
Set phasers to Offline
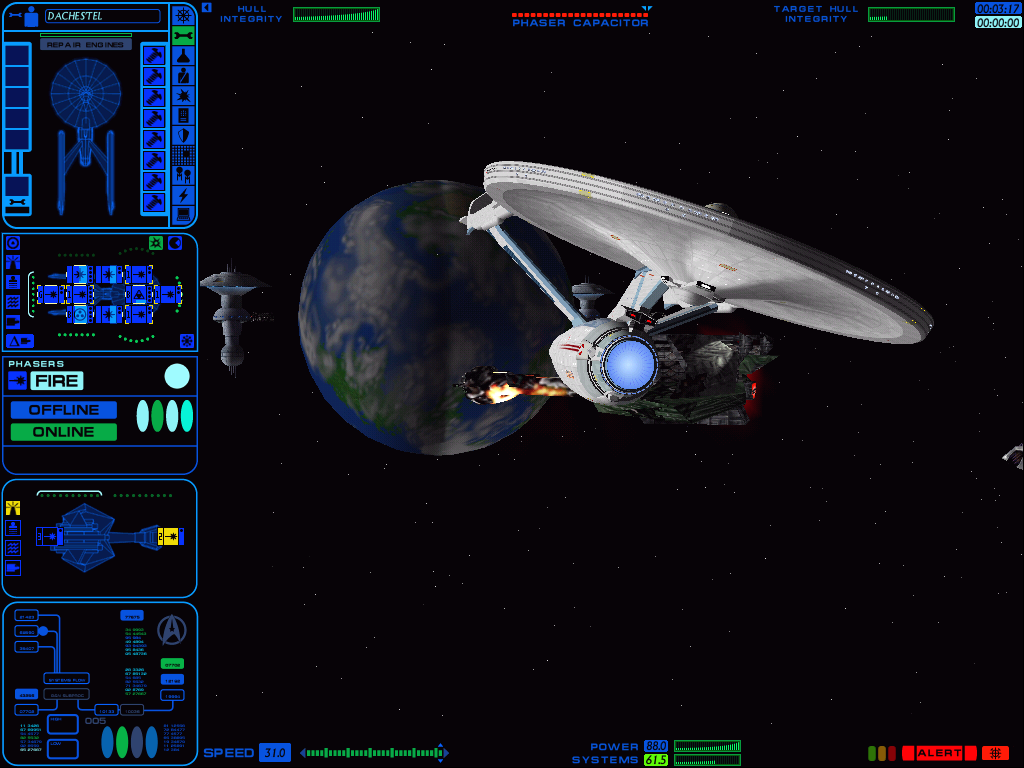(x=64, y=410)
